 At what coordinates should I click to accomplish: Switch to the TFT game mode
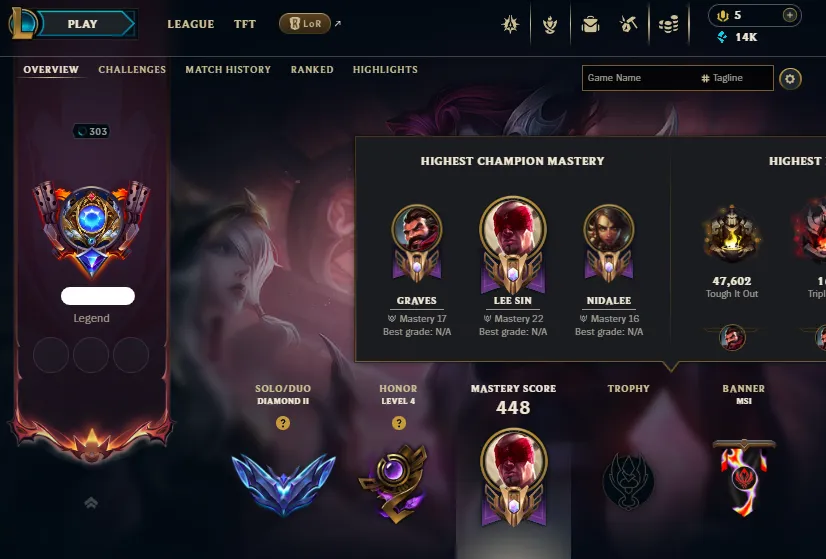[245, 24]
